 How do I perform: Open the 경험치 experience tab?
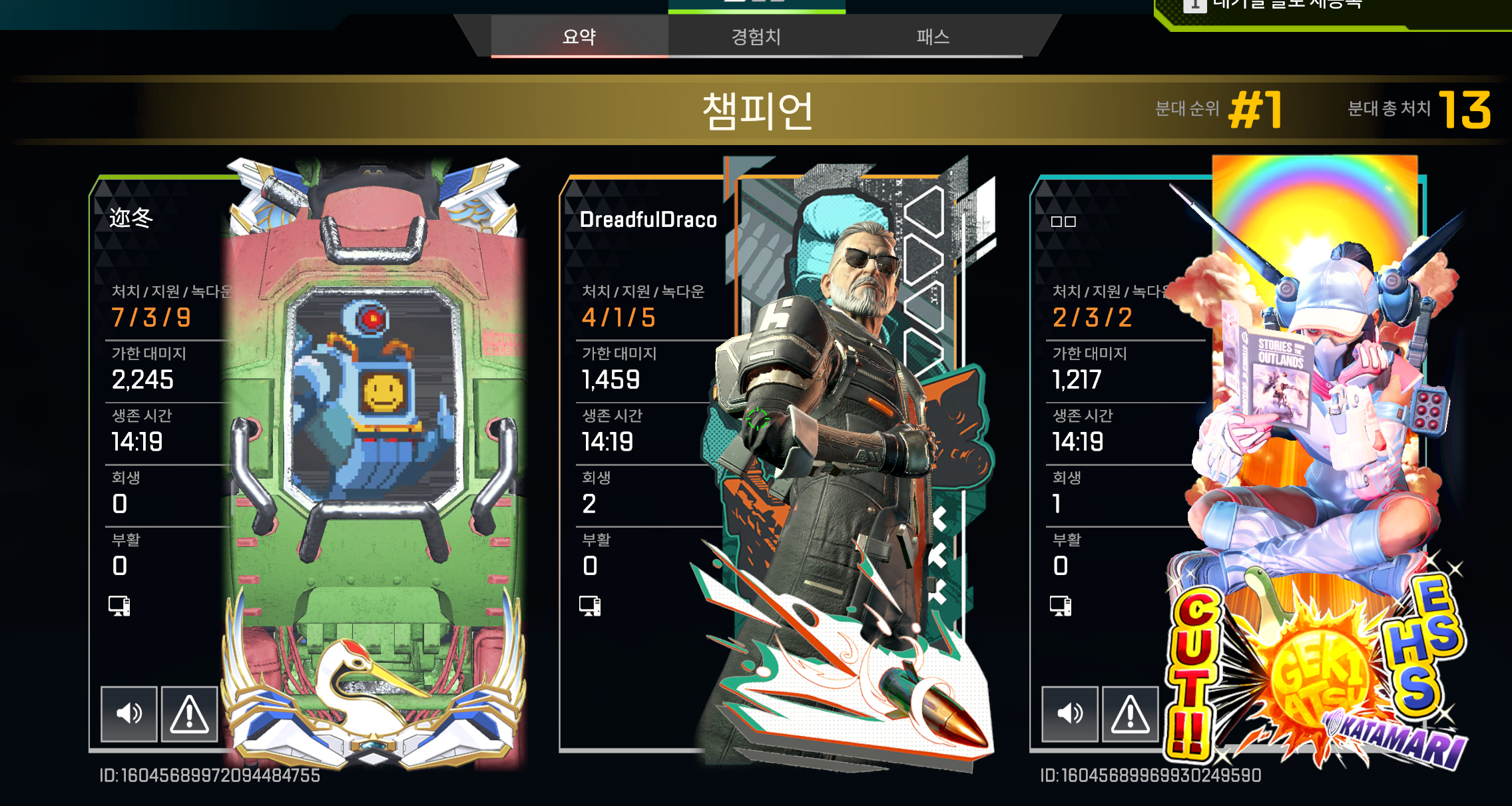click(x=756, y=37)
